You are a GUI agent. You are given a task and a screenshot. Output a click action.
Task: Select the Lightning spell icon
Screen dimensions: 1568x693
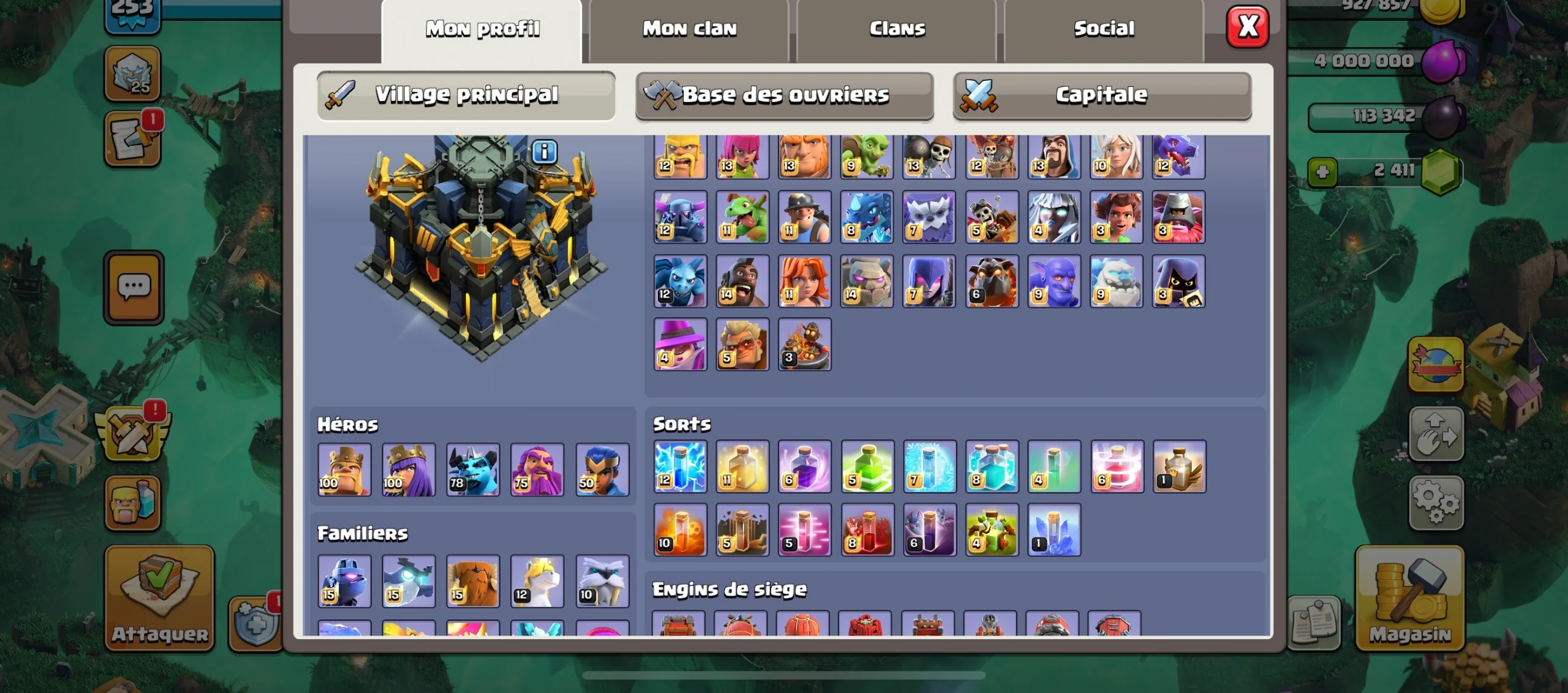(680, 468)
